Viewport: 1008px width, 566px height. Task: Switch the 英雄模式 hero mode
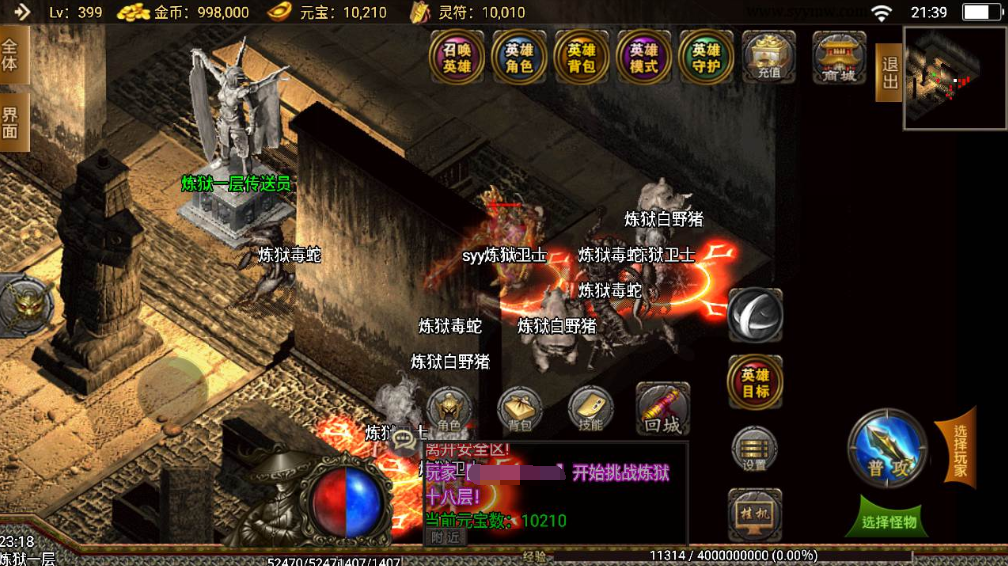coord(644,57)
